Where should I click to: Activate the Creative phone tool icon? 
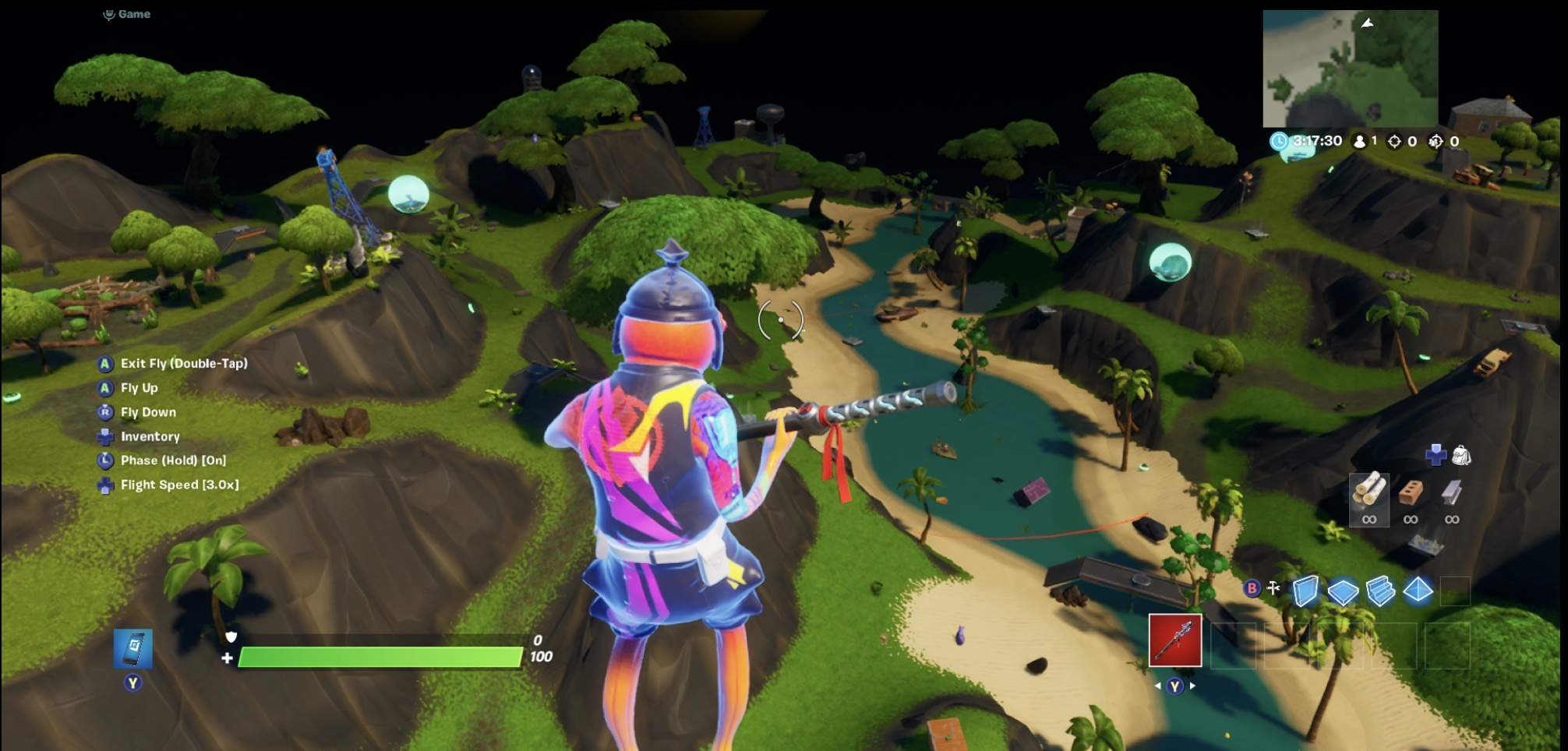(x=133, y=648)
